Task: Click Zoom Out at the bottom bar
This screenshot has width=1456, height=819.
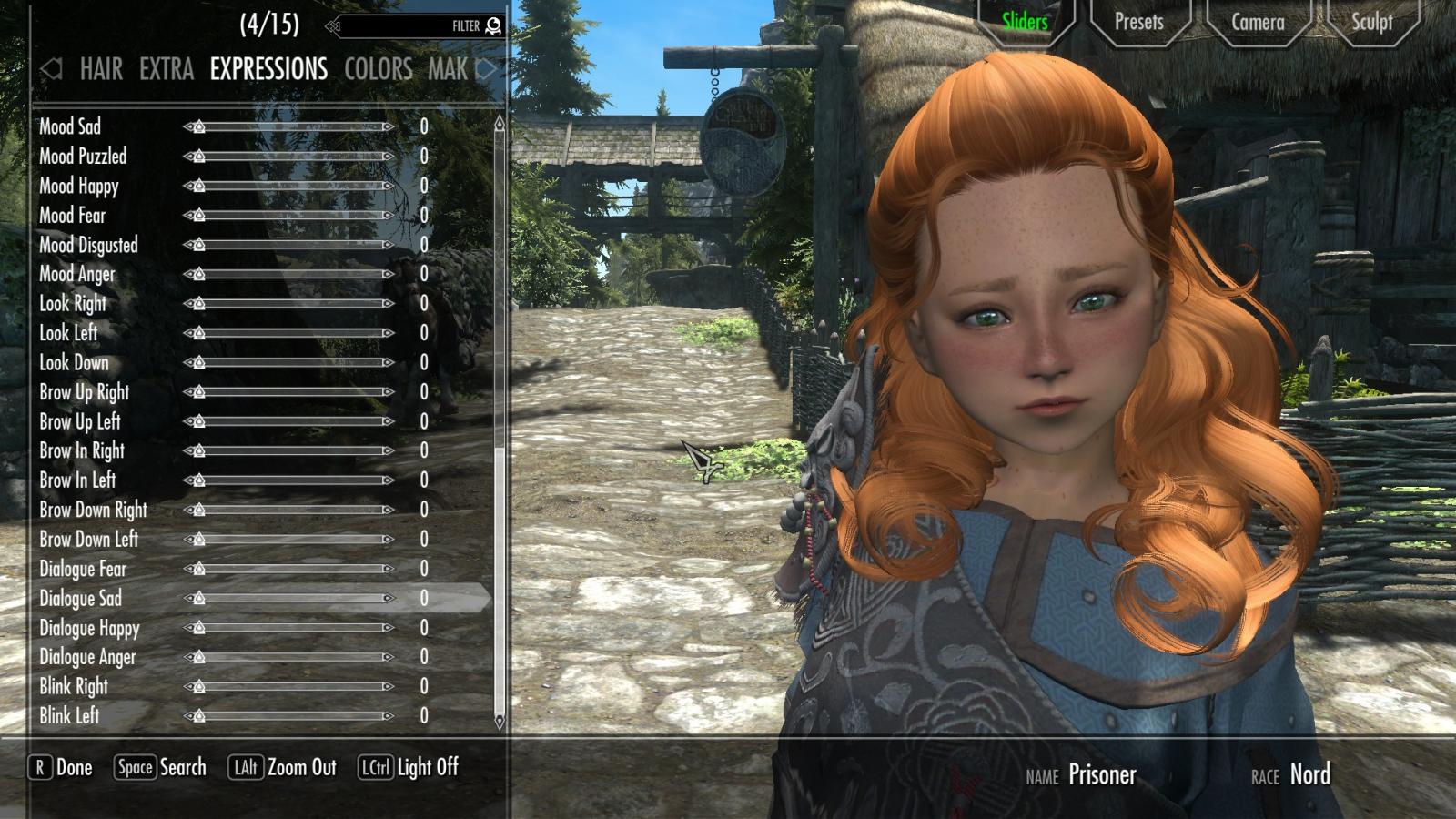Action: click(x=300, y=767)
